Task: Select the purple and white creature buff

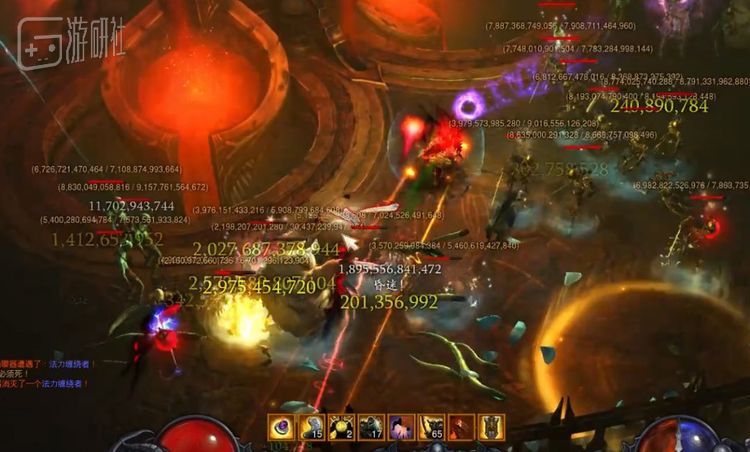Action: coord(401,427)
